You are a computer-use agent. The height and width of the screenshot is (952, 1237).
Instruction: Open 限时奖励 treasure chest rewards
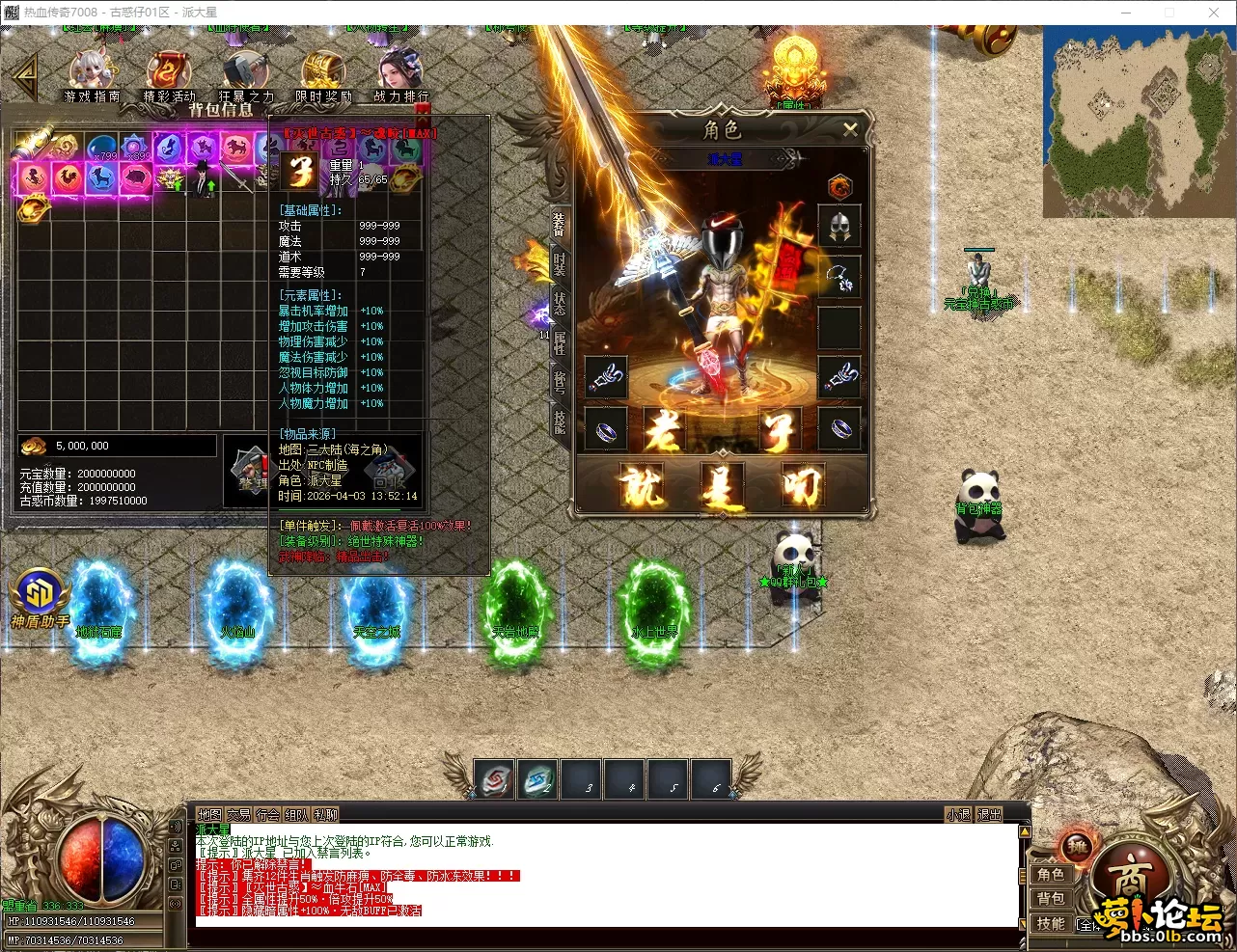pos(323,74)
